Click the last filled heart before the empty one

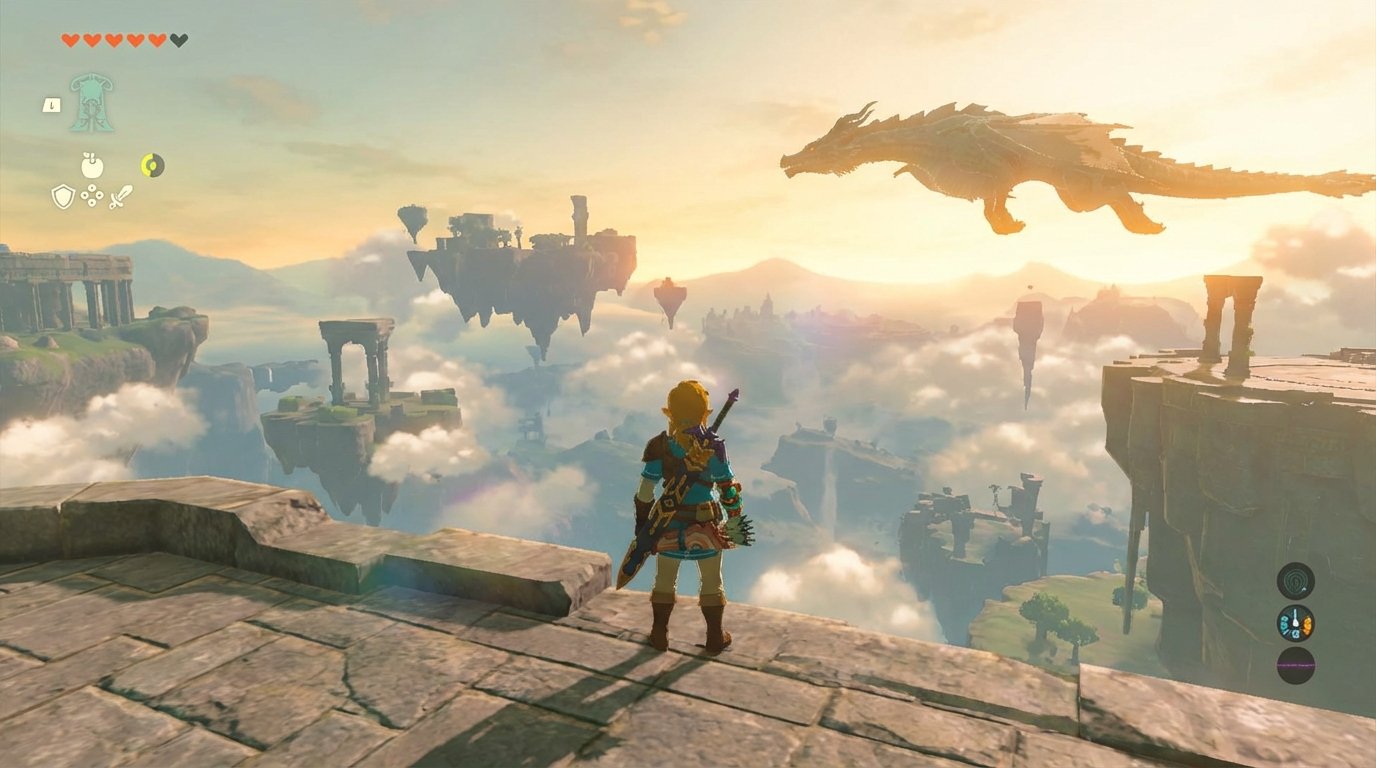(x=156, y=40)
